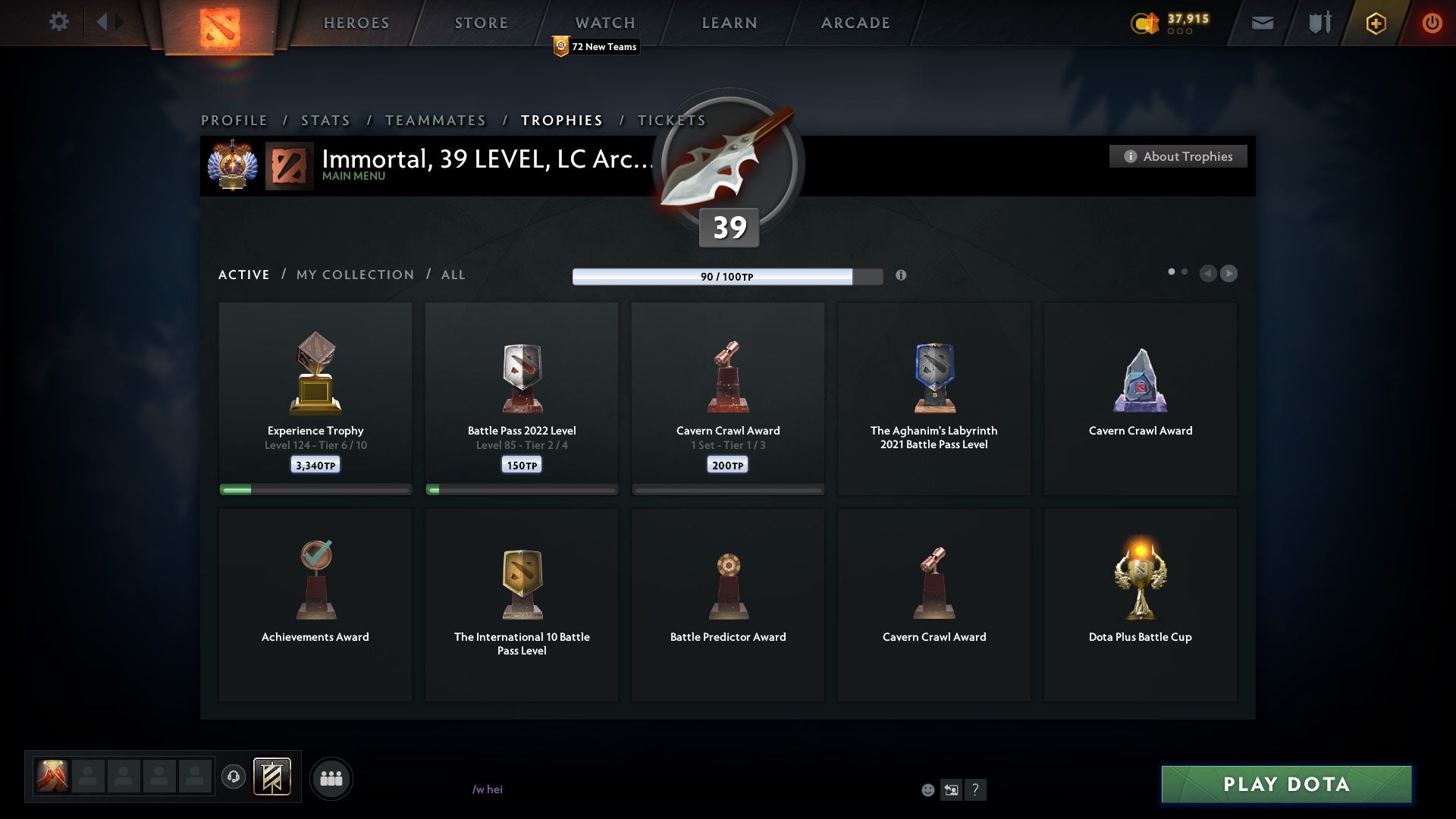The width and height of the screenshot is (1456, 819).
Task: Open the Armory shield and sword icon
Action: (1319, 23)
